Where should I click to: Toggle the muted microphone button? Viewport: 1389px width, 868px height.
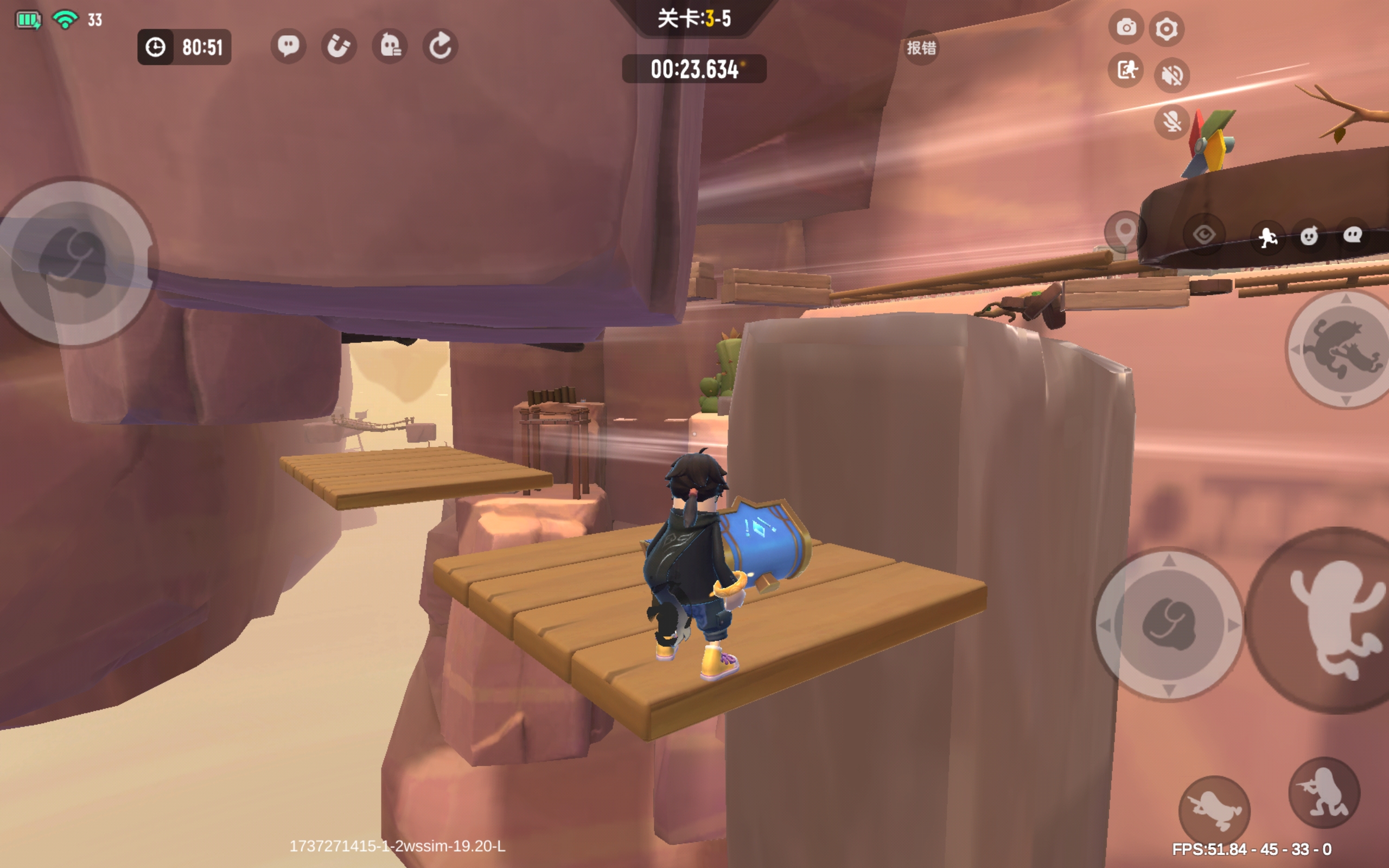tap(1171, 122)
